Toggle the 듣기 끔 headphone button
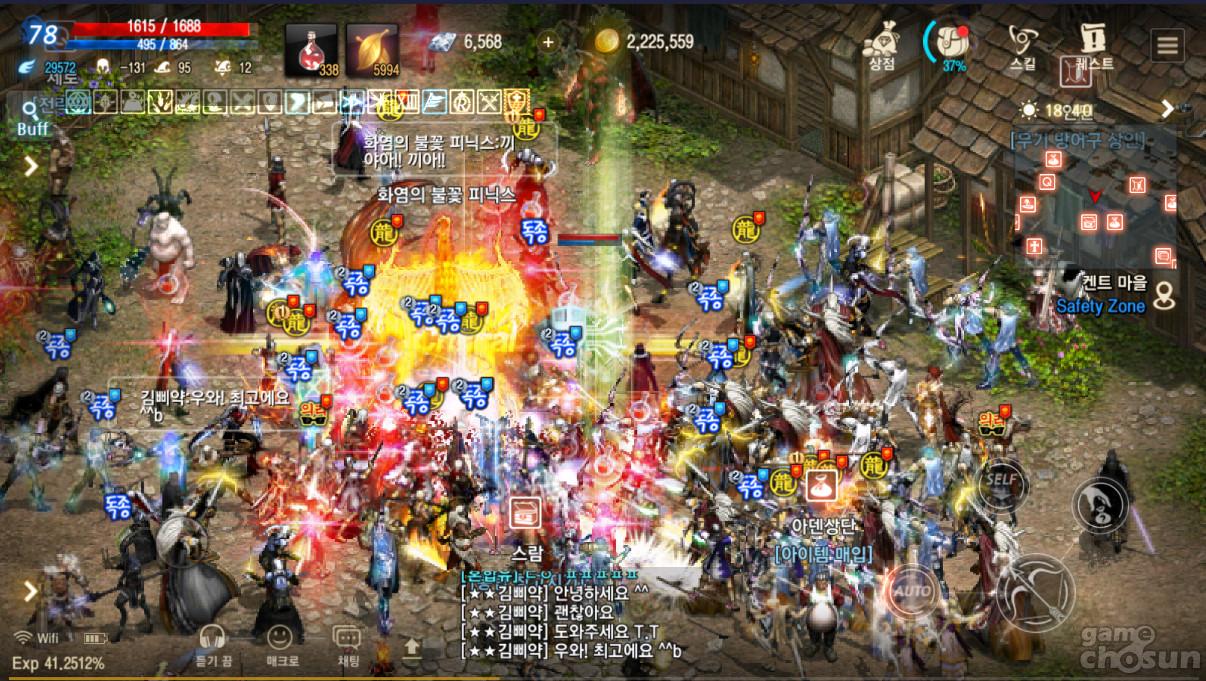 tap(211, 643)
